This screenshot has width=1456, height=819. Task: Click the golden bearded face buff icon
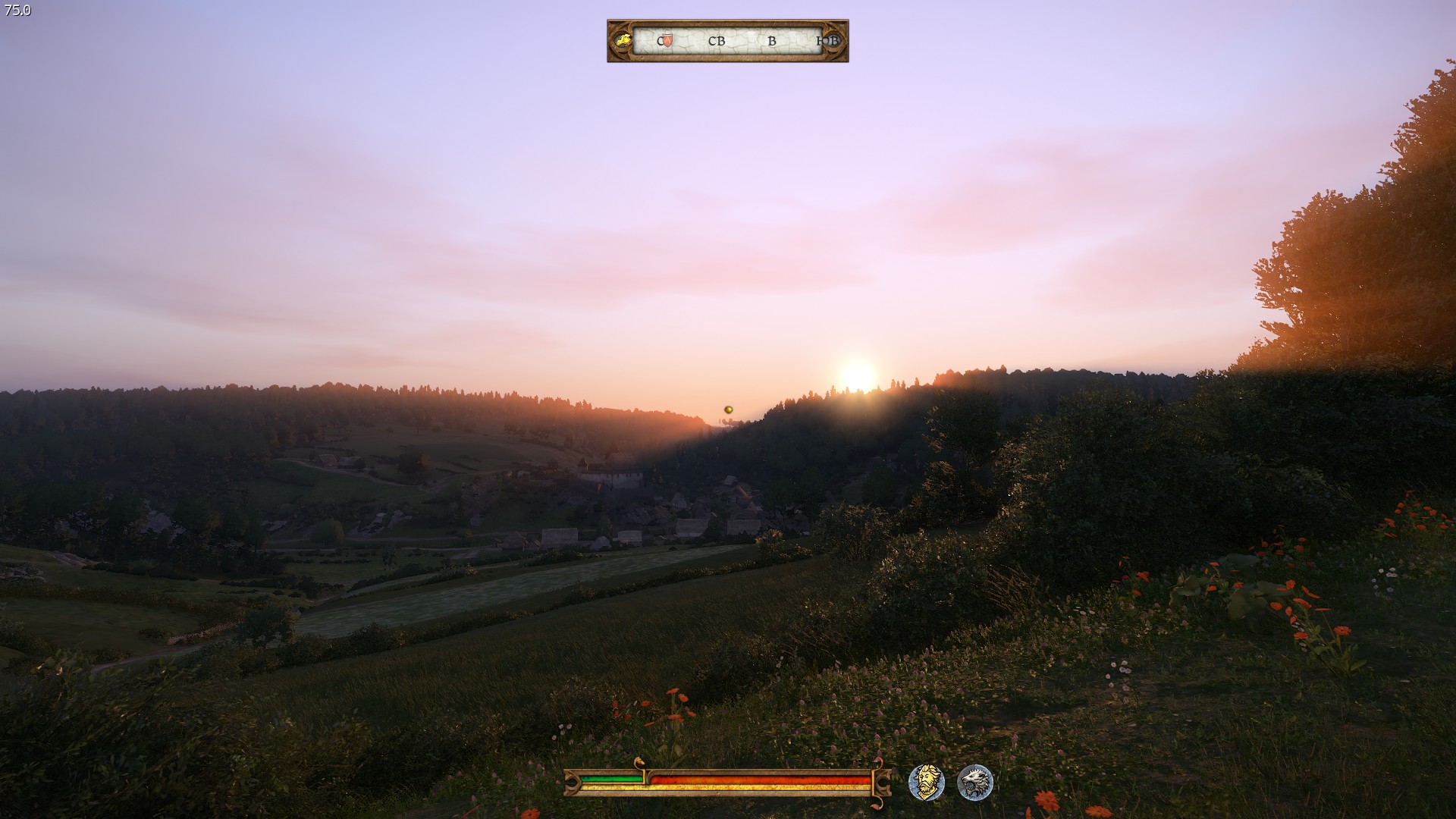pos(926,782)
